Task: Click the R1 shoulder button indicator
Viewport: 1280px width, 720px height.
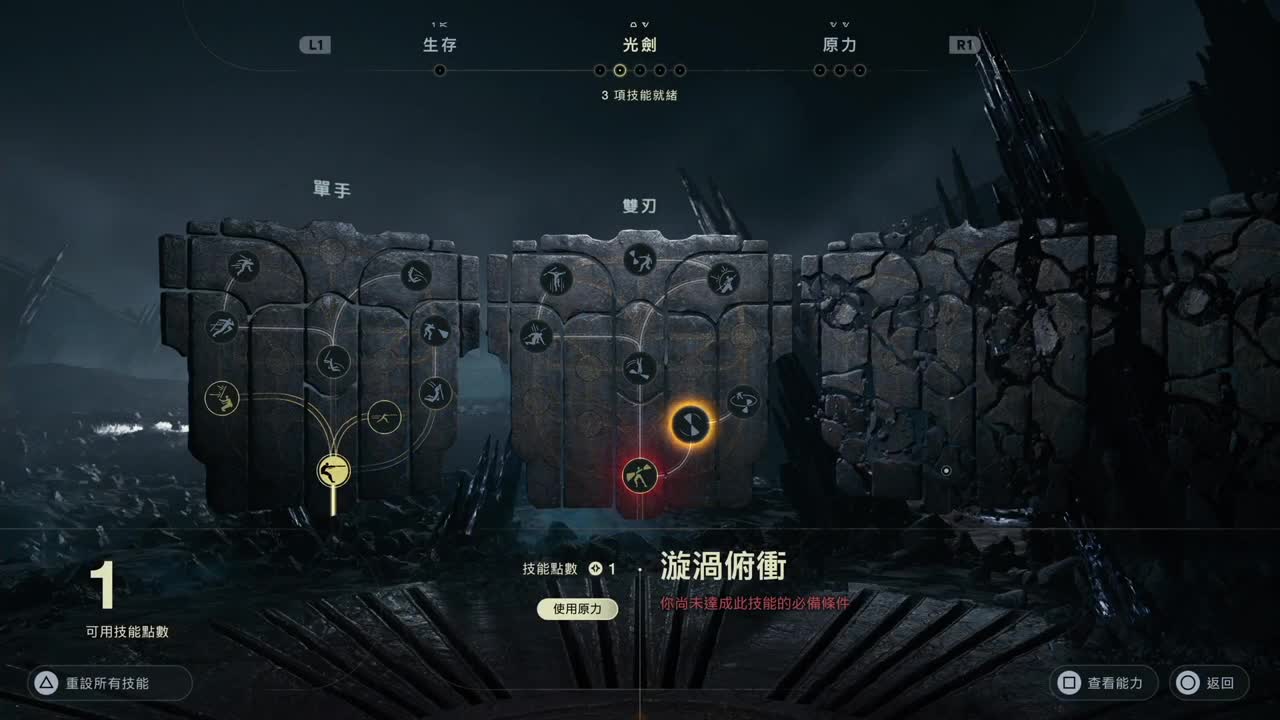Action: tap(963, 44)
